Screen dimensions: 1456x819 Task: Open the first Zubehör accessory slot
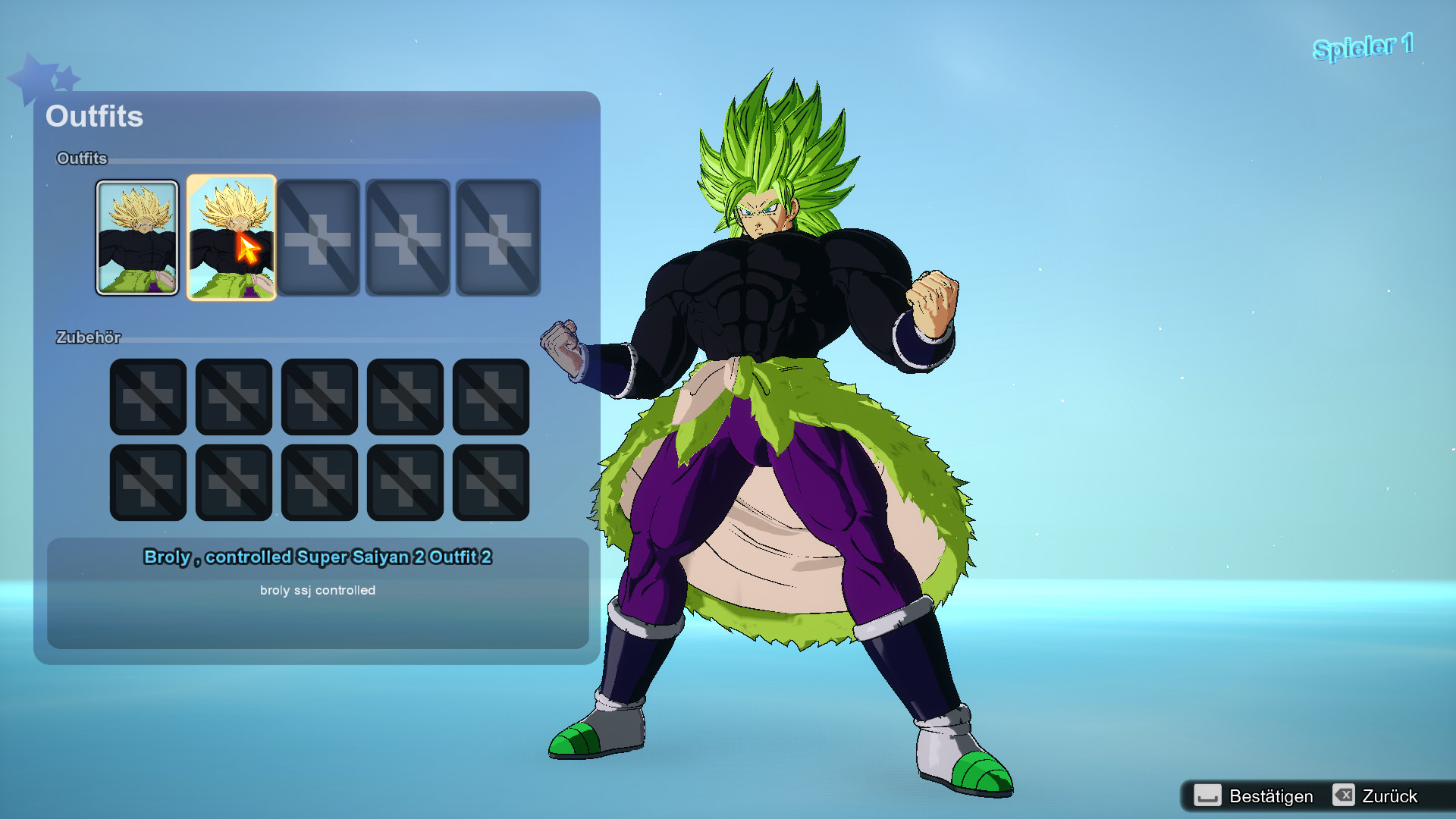point(148,397)
